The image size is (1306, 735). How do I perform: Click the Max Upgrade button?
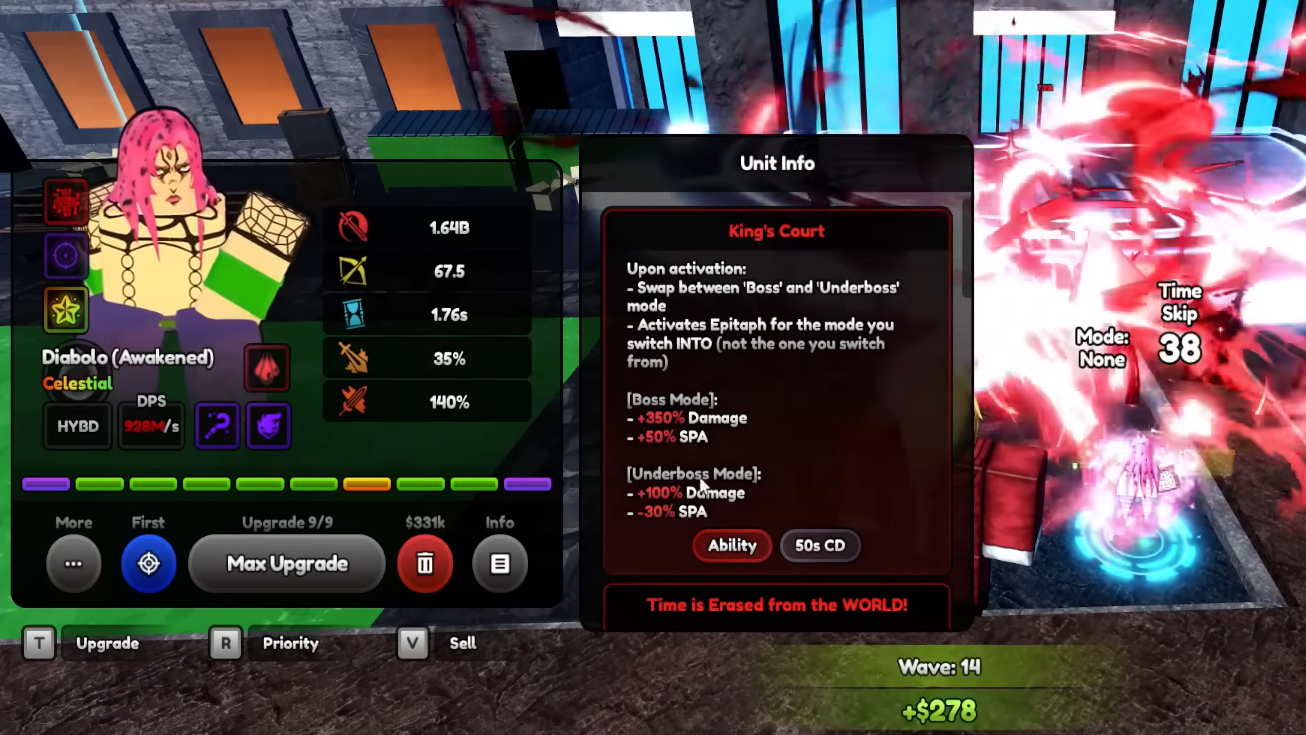(287, 564)
